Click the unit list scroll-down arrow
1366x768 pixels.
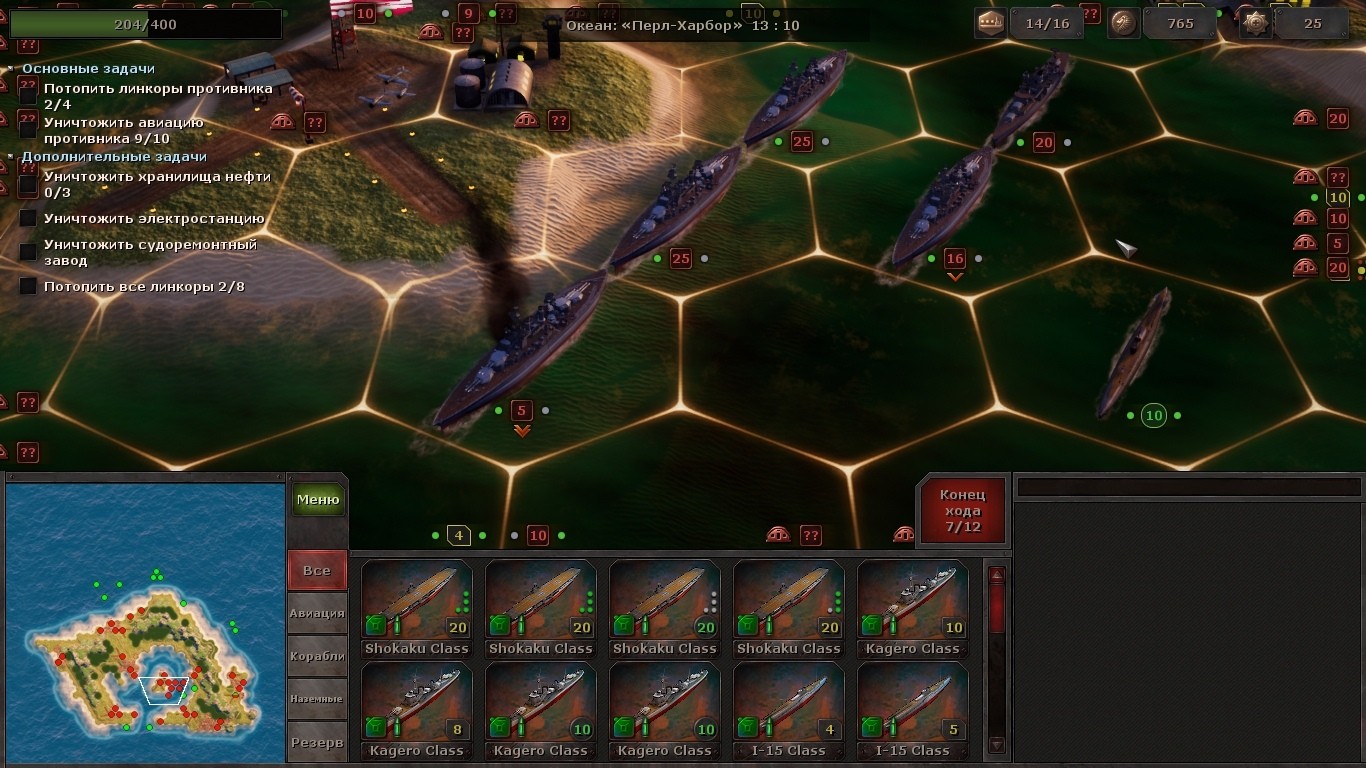pyautogui.click(x=996, y=745)
